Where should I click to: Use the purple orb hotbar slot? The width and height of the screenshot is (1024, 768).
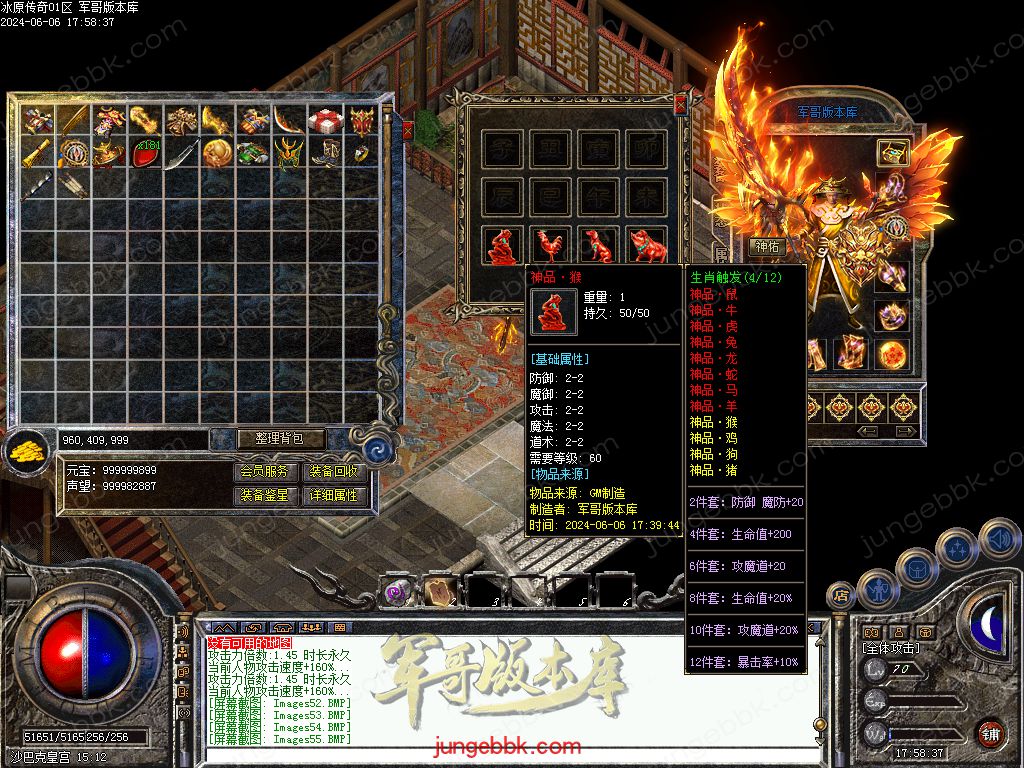397,591
